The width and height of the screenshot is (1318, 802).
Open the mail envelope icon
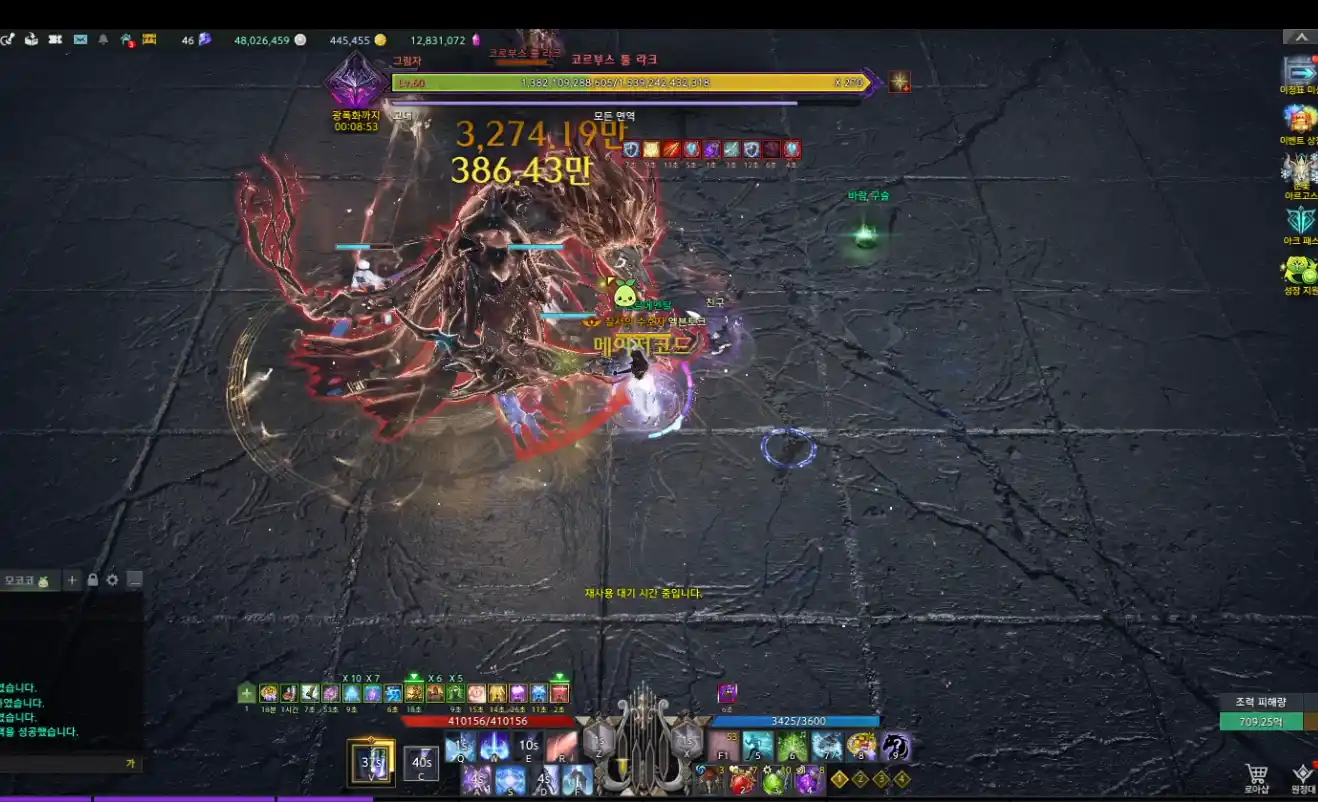[x=80, y=40]
